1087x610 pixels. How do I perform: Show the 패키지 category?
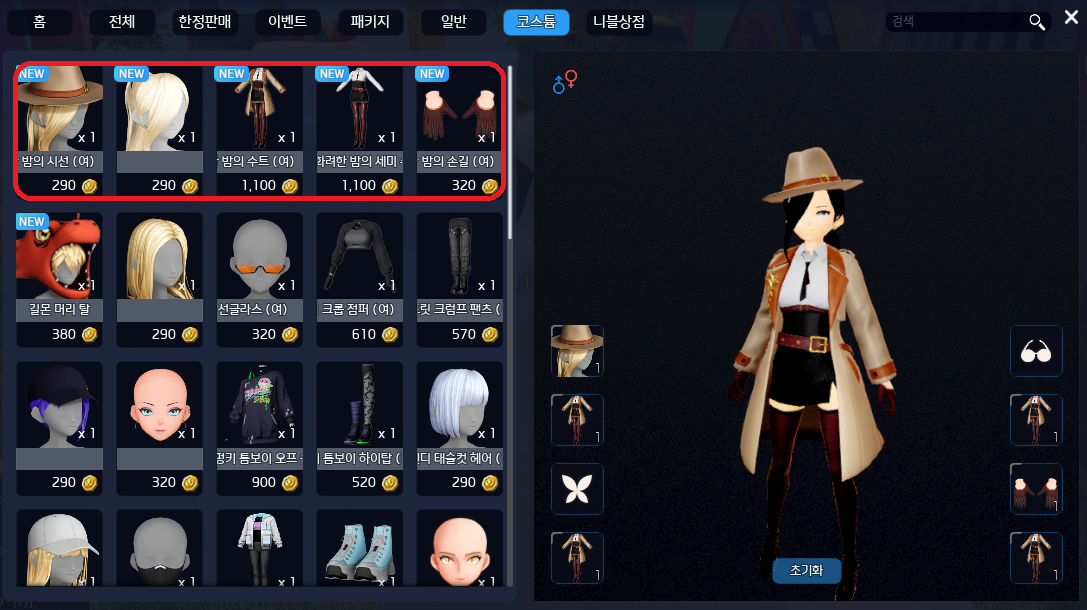(370, 22)
